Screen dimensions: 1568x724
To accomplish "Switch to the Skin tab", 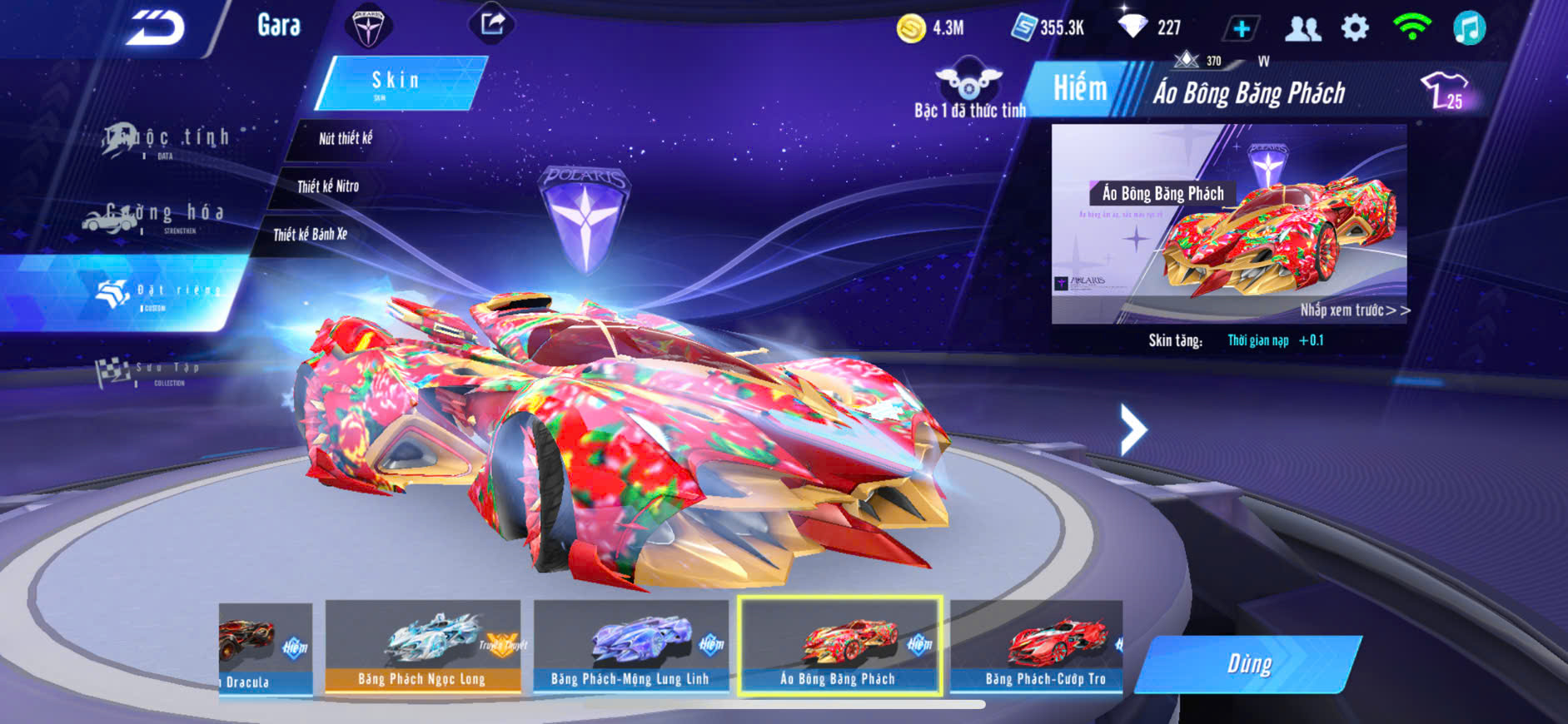I will tap(398, 82).
